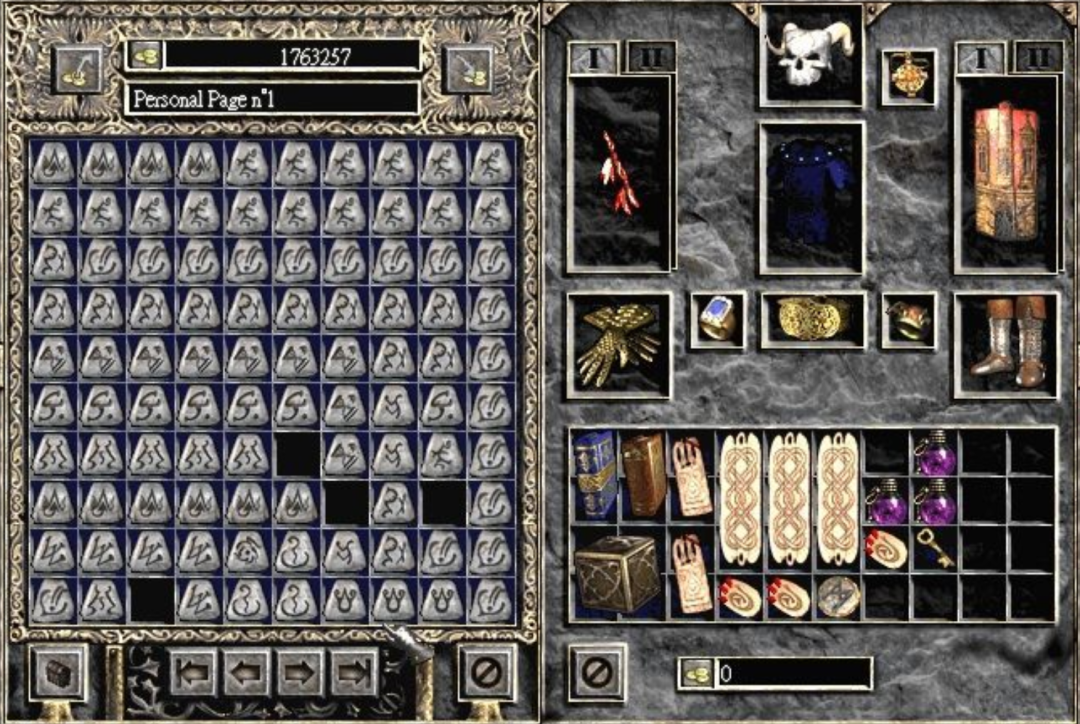Choose the red tower shield slot
Screen dimensions: 1080x724
(1005, 172)
